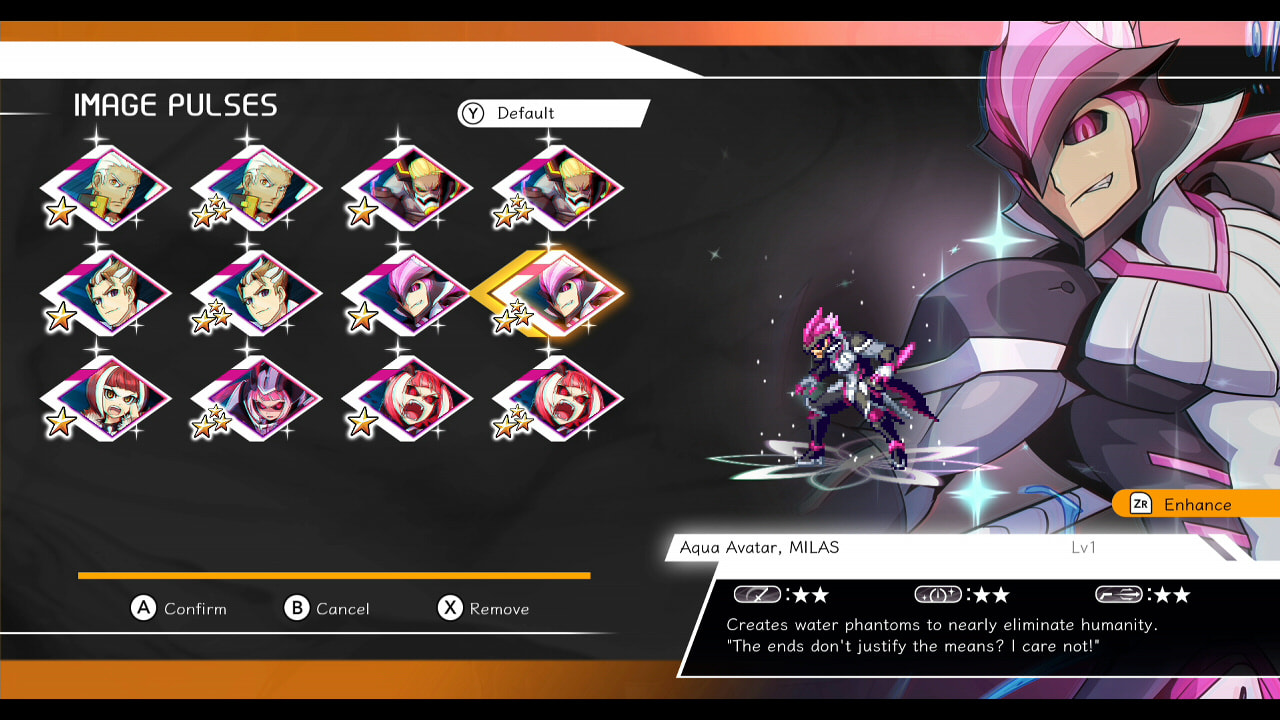The image size is (1280, 720).
Task: Click the B button icon beside Cancel
Action: click(x=296, y=608)
